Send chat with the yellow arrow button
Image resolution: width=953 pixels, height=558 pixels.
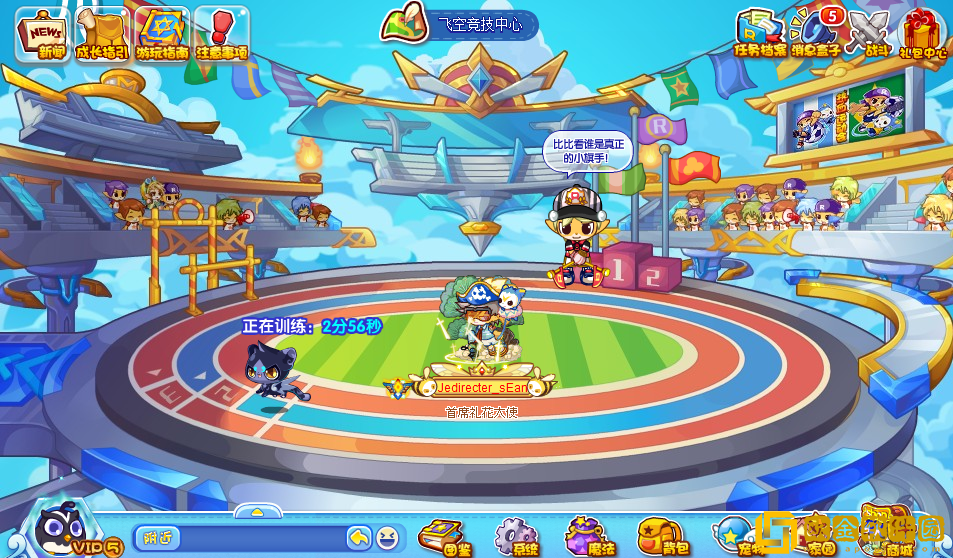click(359, 538)
